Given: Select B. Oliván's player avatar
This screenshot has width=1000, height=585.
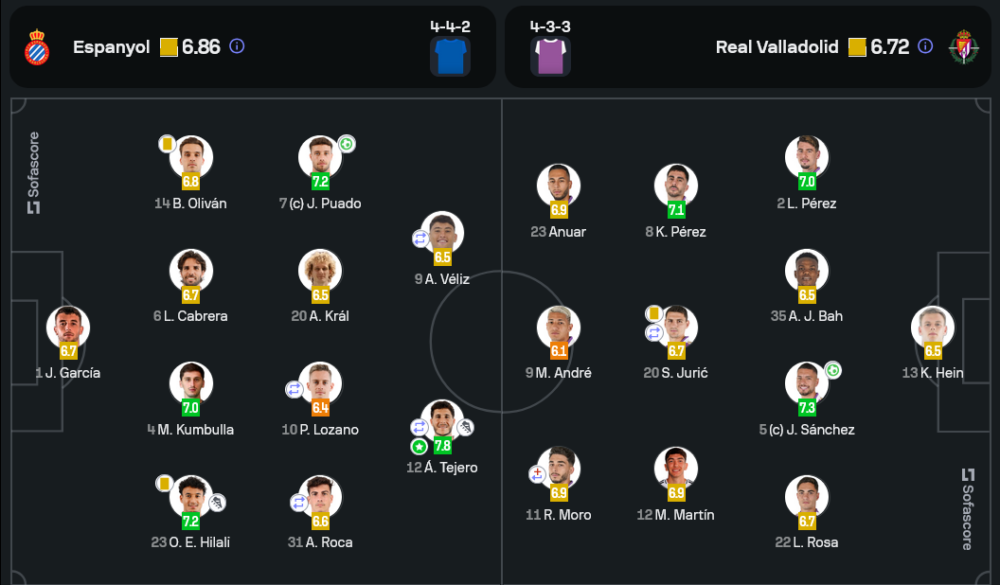Looking at the screenshot, I should tap(190, 158).
